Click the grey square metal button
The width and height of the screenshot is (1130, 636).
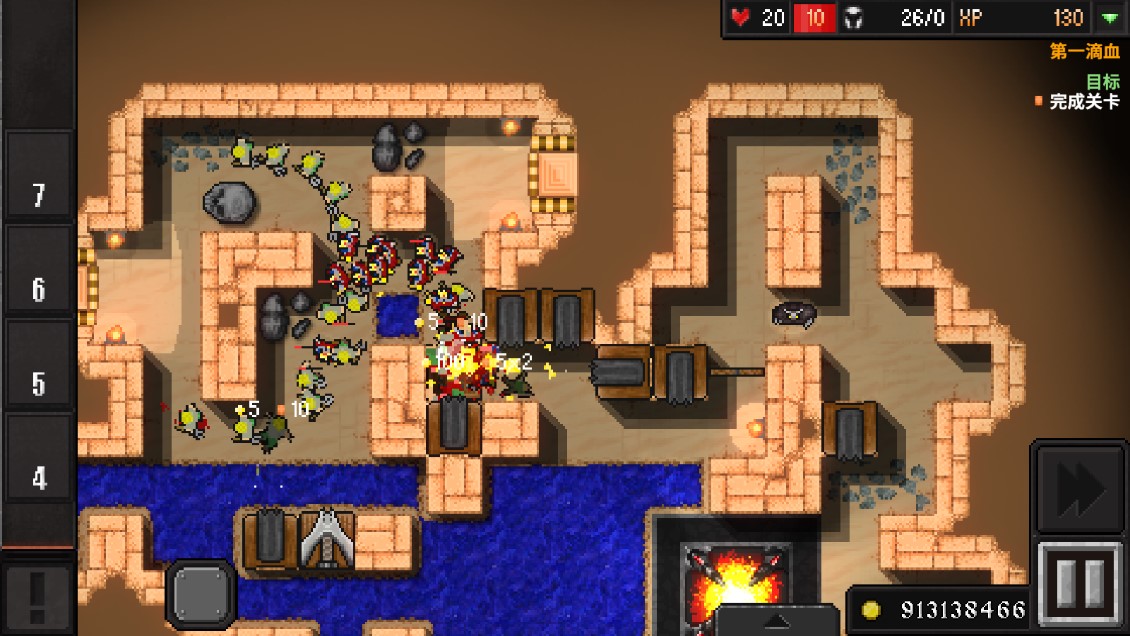(200, 594)
